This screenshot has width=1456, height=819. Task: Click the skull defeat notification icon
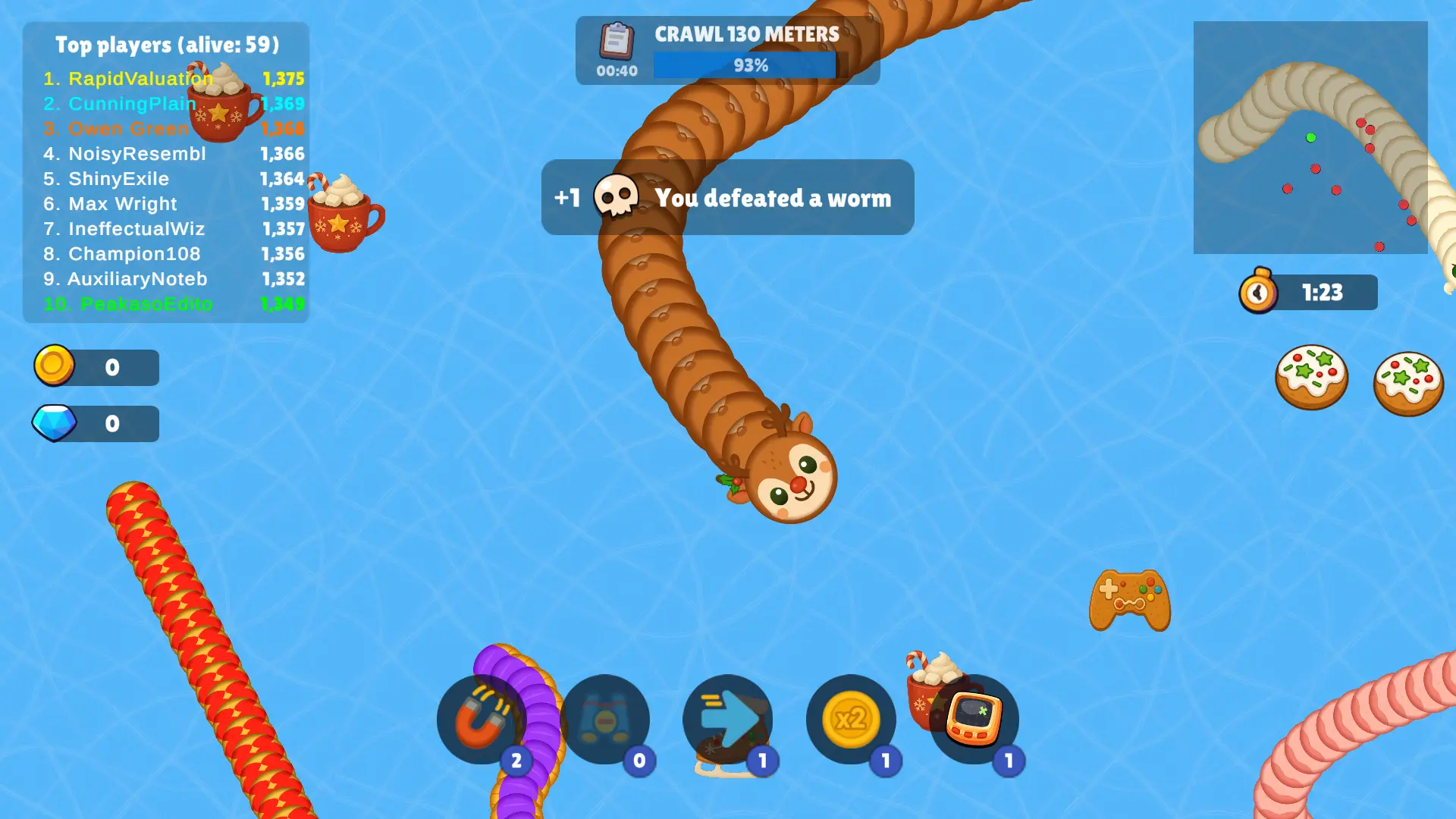(x=618, y=197)
